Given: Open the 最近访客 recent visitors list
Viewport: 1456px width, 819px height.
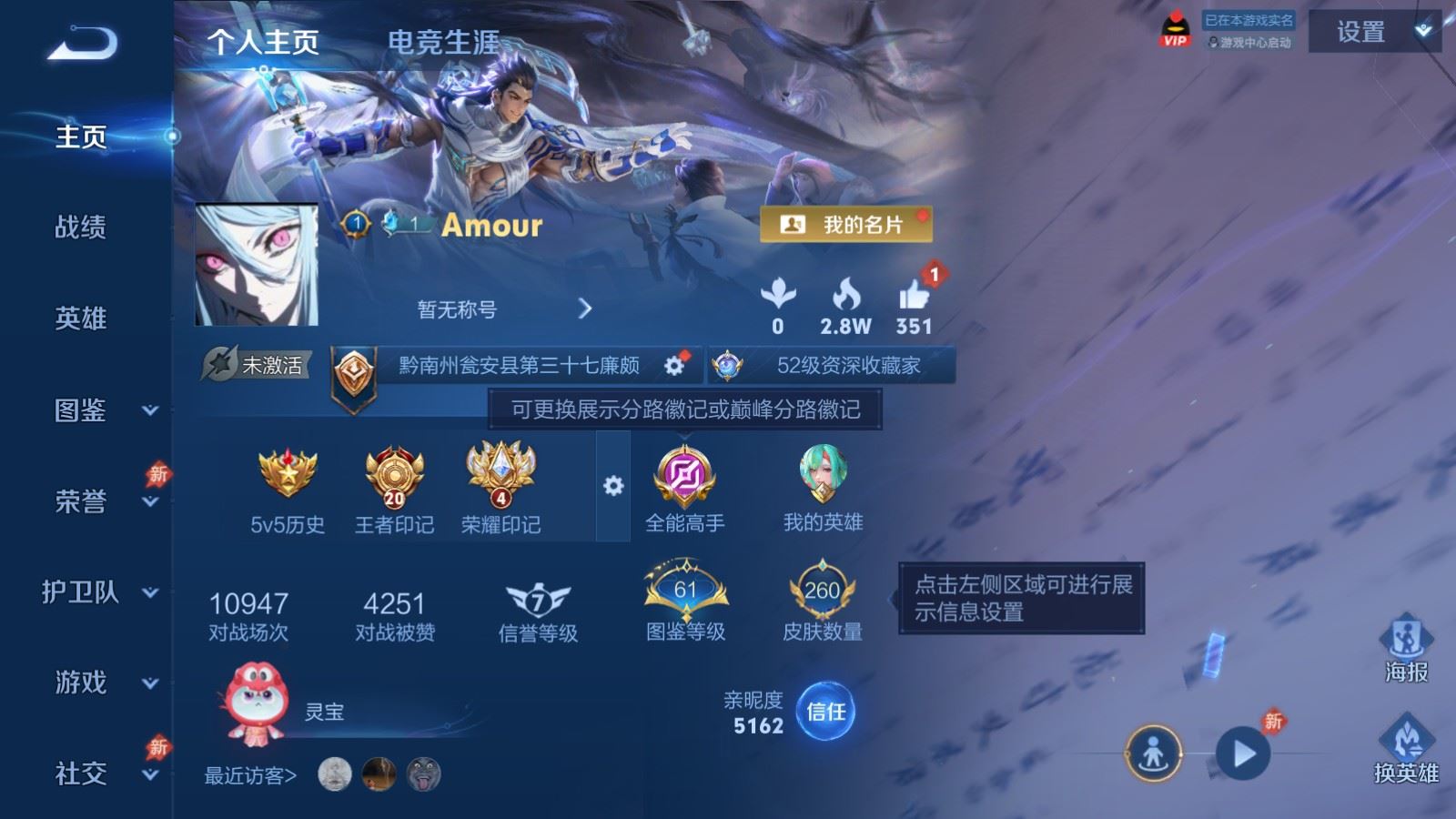Looking at the screenshot, I should coord(250,775).
